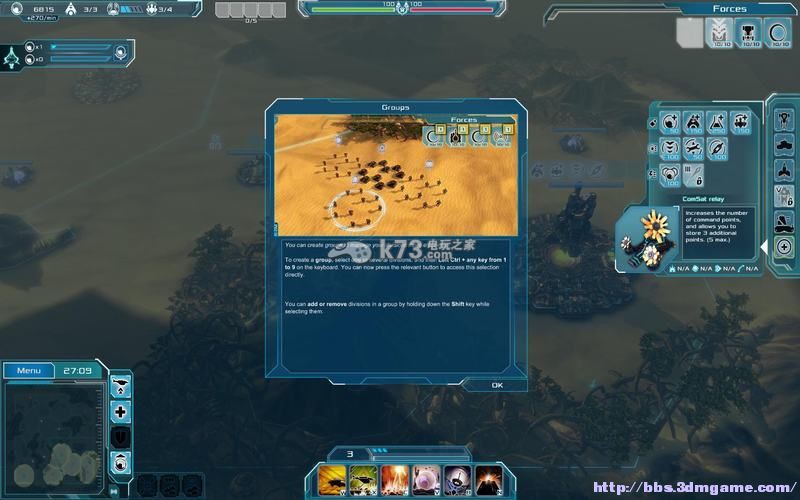This screenshot has height=500, width=800.
Task: Open the game Menu
Action: coord(29,370)
